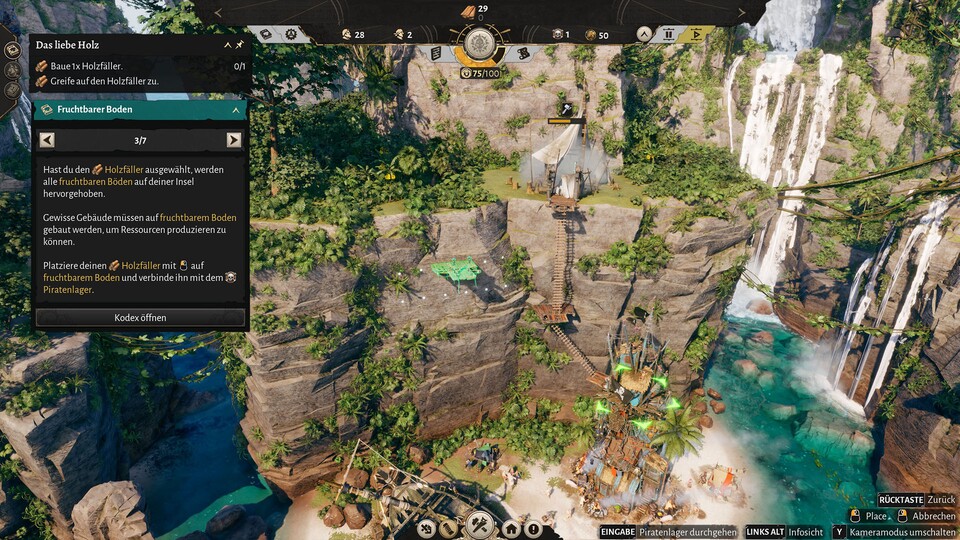960x540 pixels.
Task: Click the central compass medallion
Action: pos(480,43)
